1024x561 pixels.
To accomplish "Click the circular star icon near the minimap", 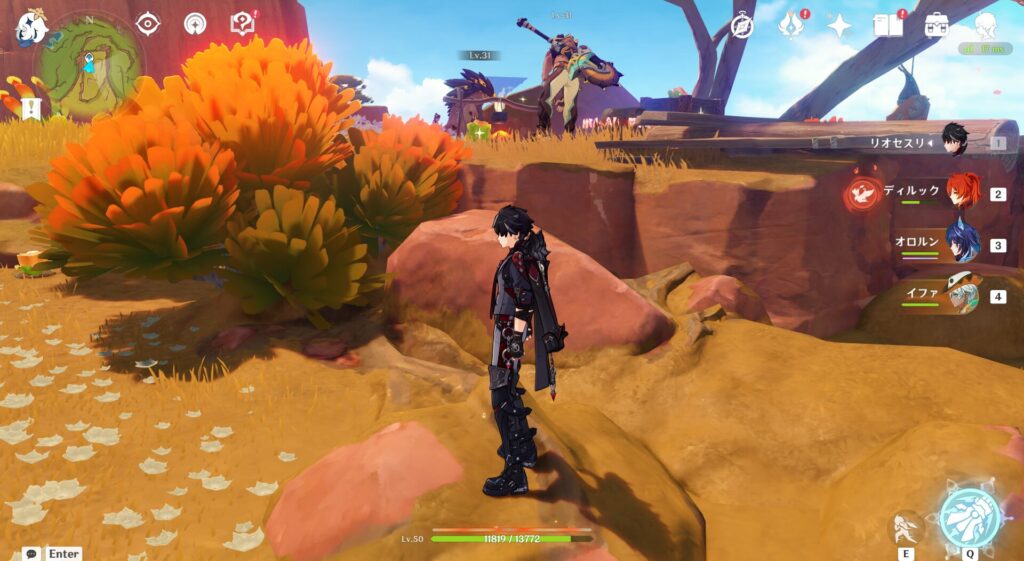I will pos(195,23).
